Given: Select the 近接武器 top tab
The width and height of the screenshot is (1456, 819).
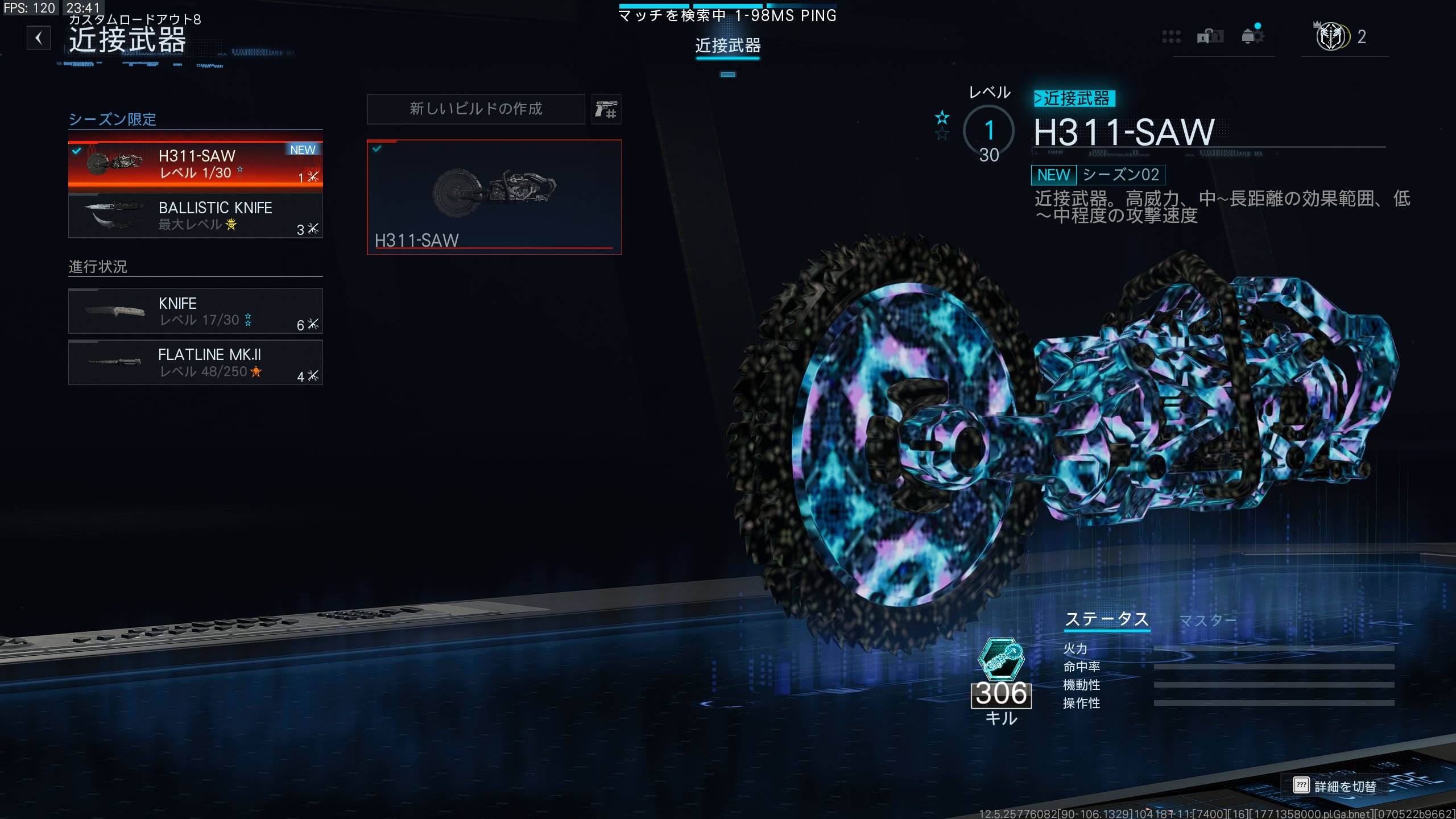Looking at the screenshot, I should pos(727,45).
